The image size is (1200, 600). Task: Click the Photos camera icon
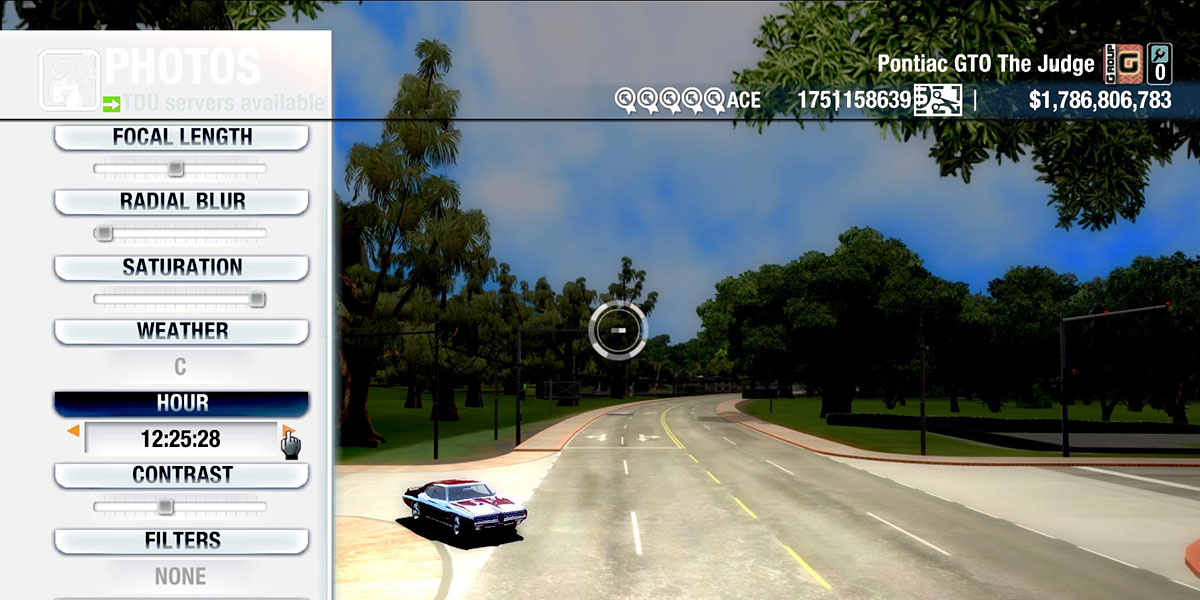[x=69, y=79]
